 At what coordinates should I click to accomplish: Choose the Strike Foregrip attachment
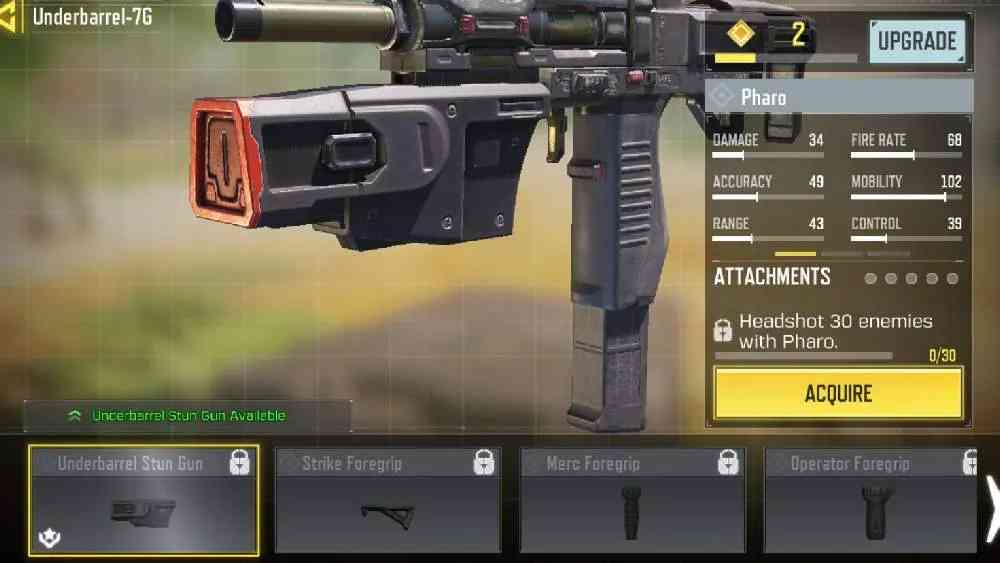point(388,500)
